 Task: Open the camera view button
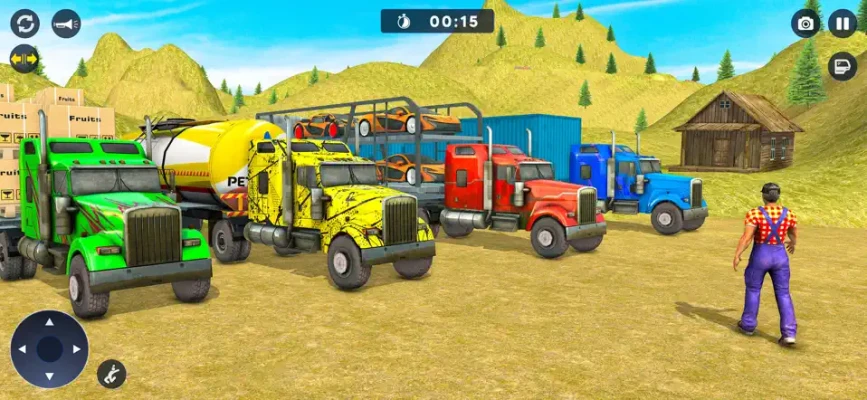click(805, 23)
